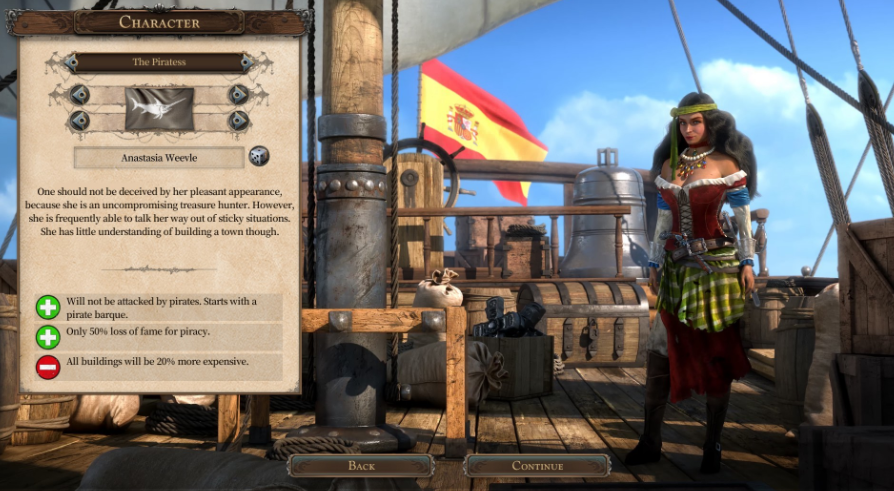Image resolution: width=894 pixels, height=491 pixels.
Task: Confirm the character with Continue
Action: (x=537, y=465)
